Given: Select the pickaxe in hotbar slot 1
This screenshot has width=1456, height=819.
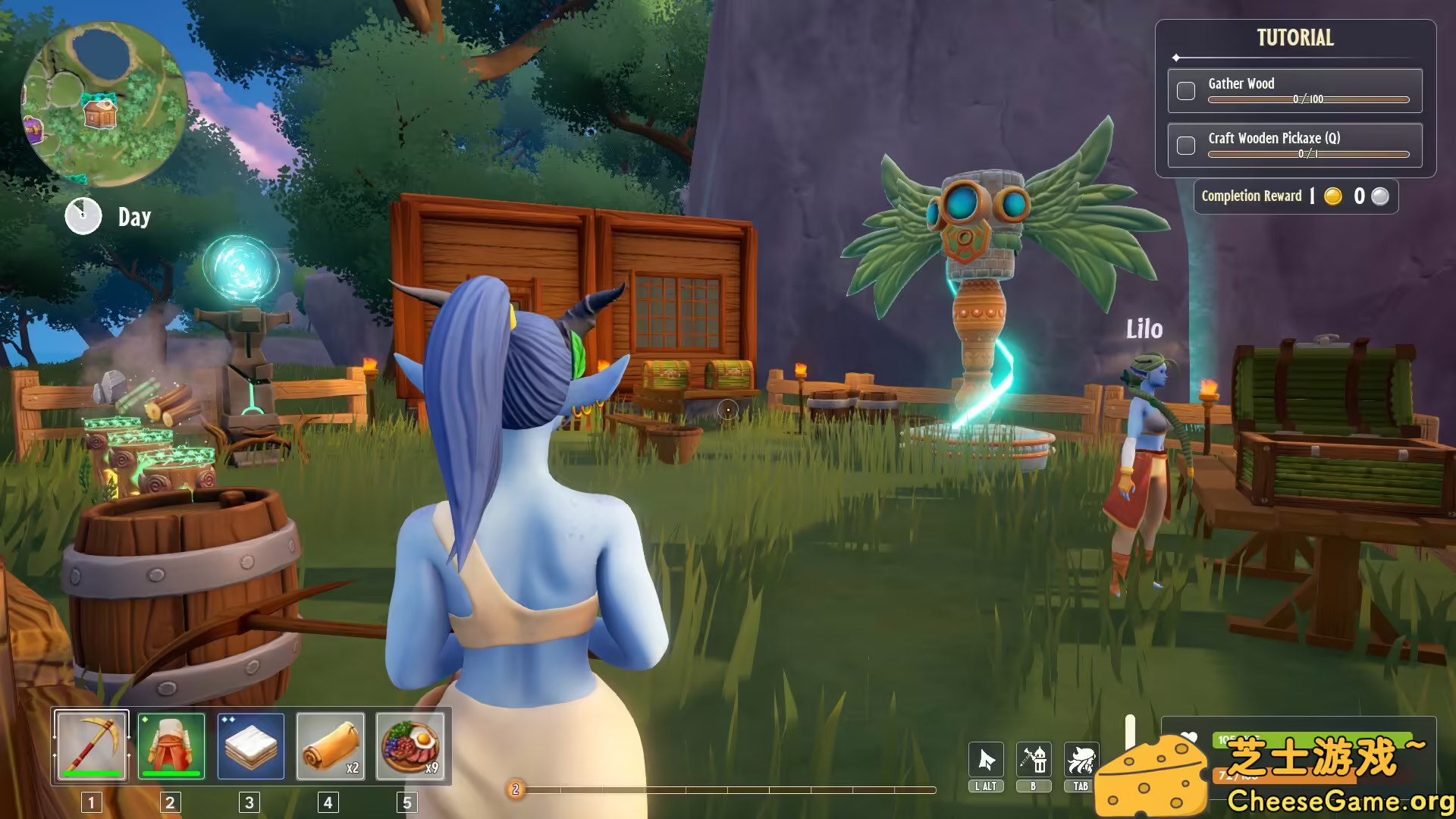Looking at the screenshot, I should (91, 746).
